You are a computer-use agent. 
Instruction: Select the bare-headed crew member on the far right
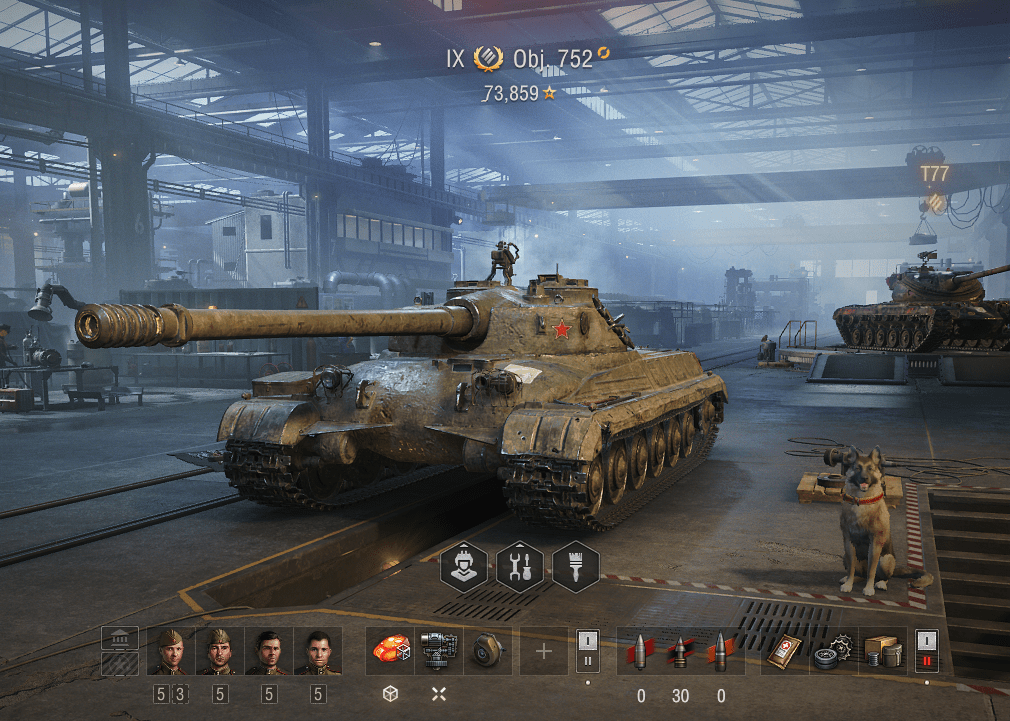click(318, 652)
